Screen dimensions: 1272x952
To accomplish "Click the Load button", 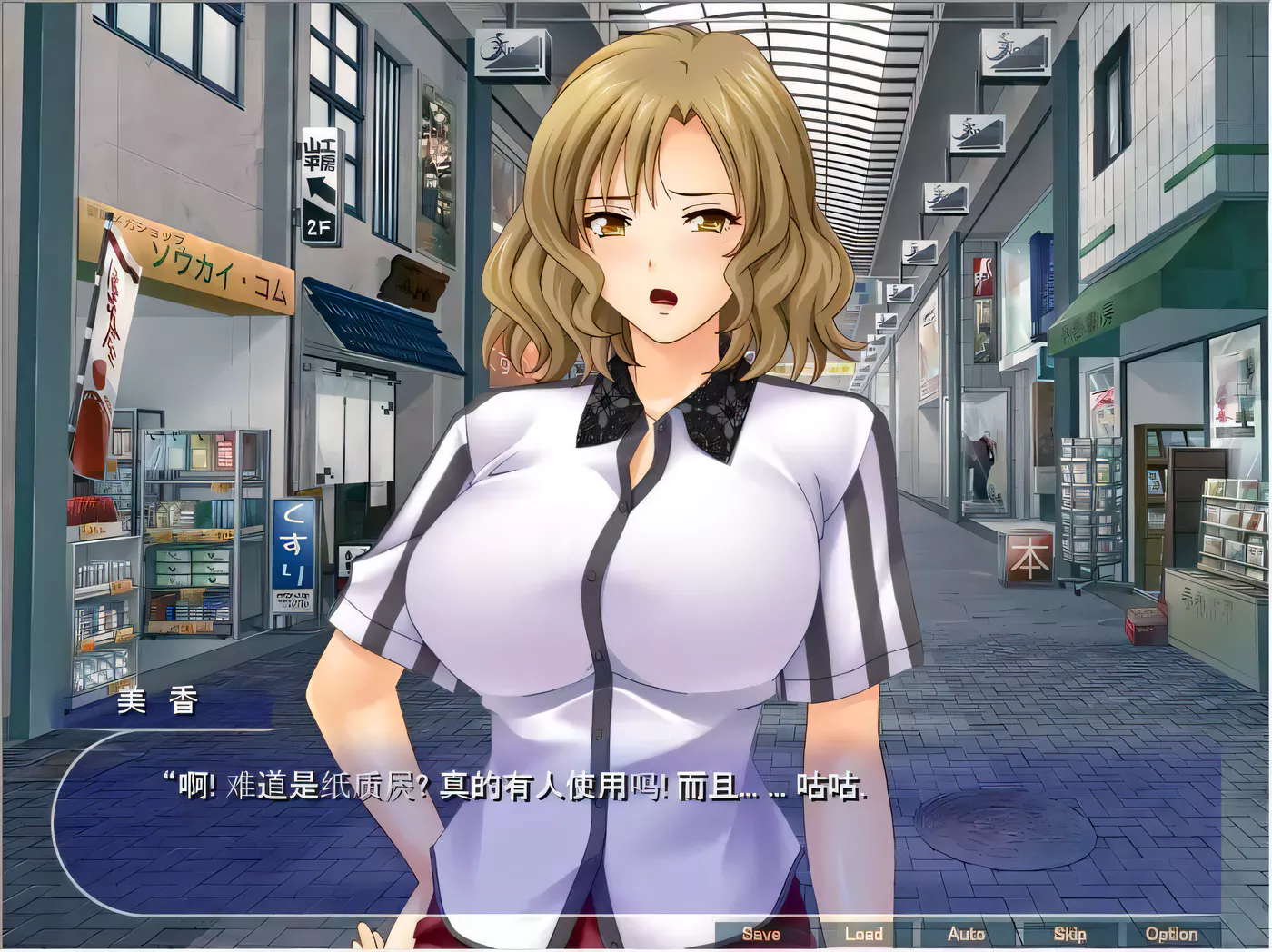I will tap(866, 933).
